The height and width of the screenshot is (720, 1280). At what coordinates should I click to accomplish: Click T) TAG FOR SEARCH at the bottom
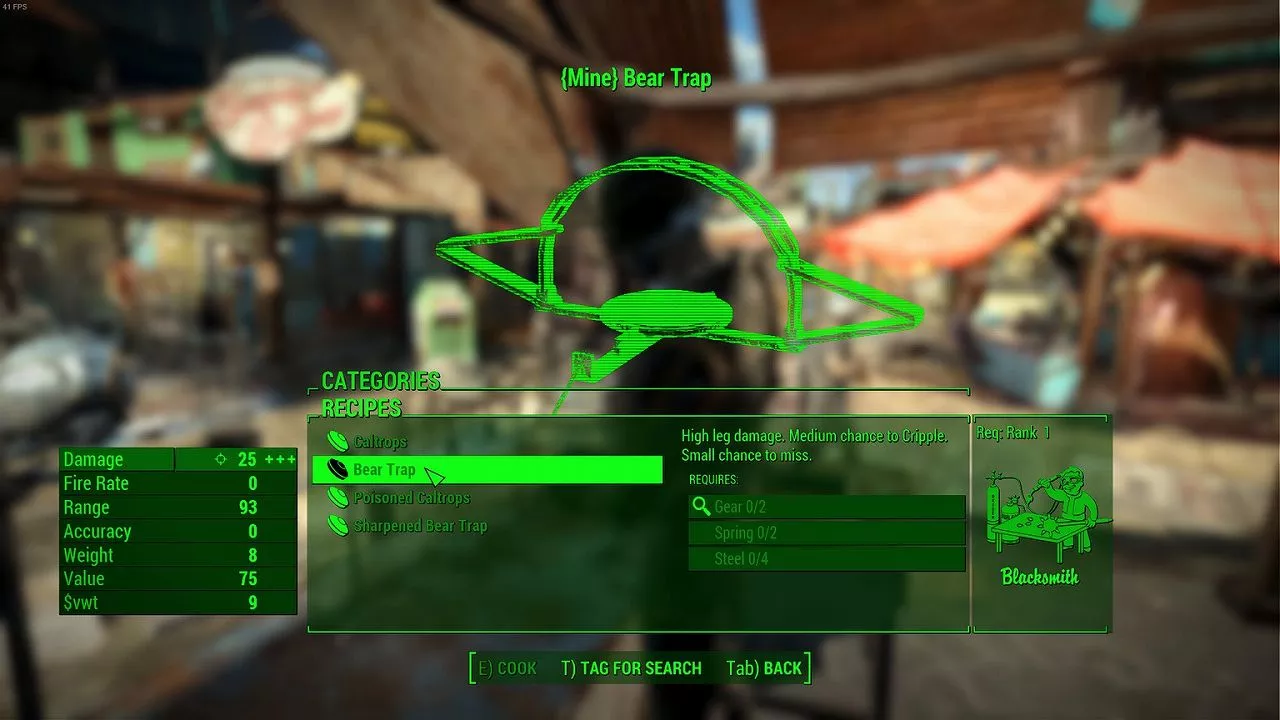click(632, 668)
